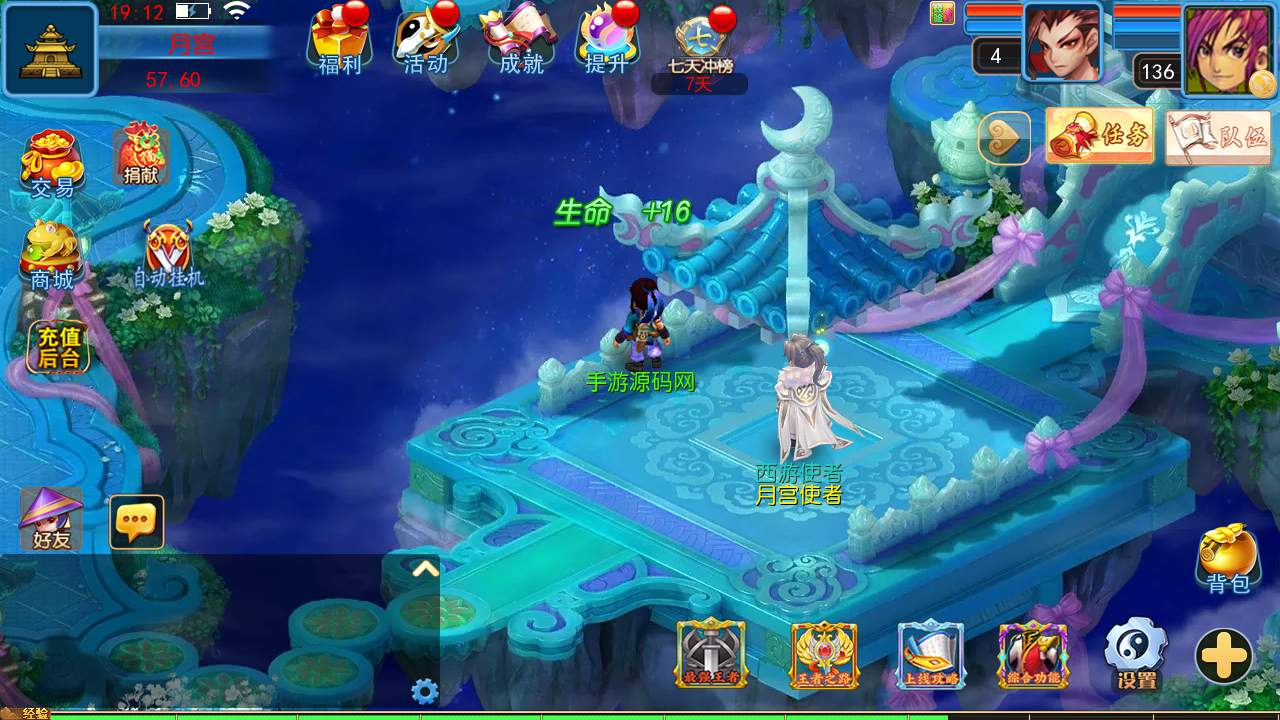
Task: Open chat settings gear icon
Action: 425,691
